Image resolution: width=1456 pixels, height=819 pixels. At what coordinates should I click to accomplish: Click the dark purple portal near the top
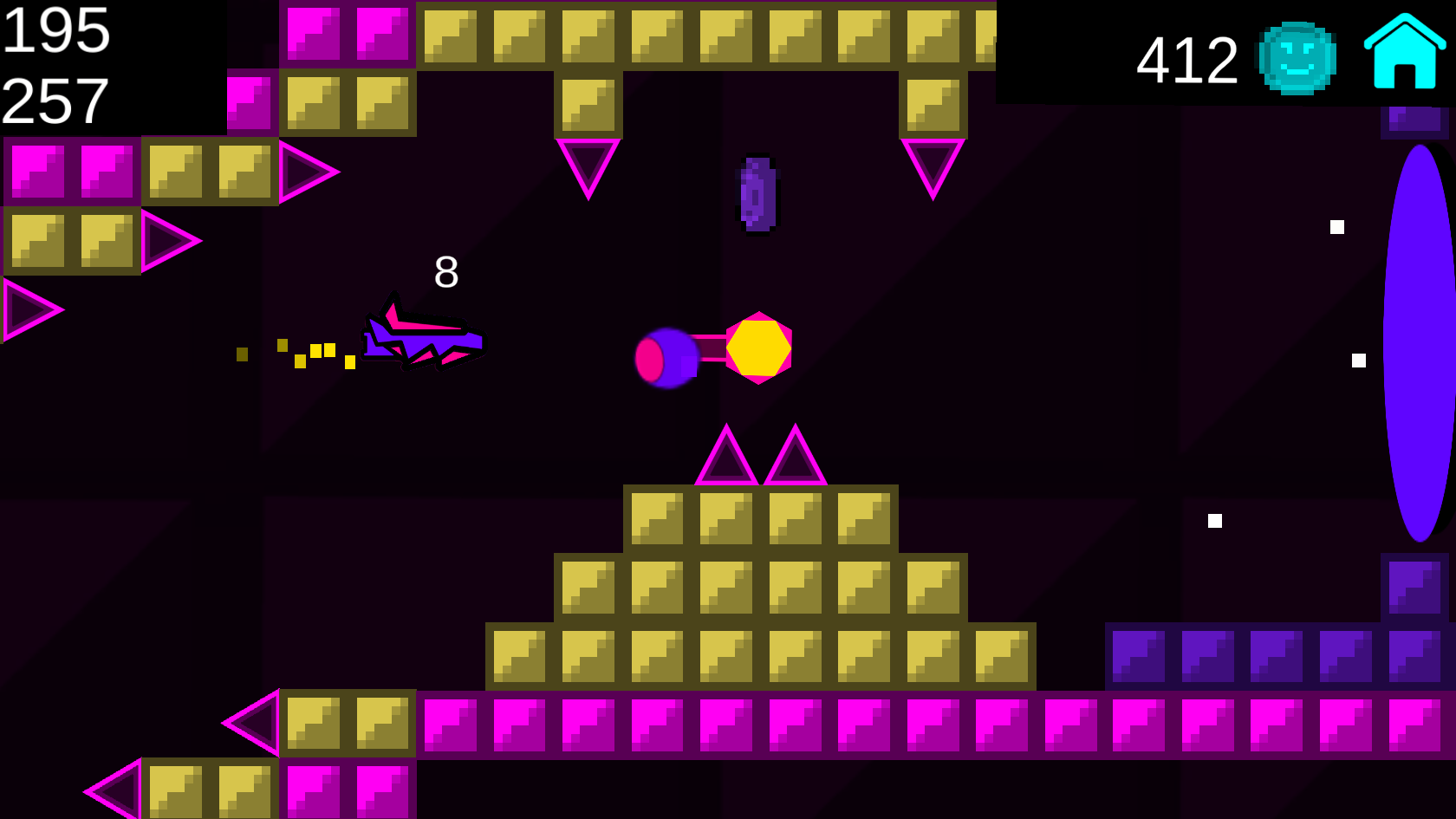[x=758, y=192]
